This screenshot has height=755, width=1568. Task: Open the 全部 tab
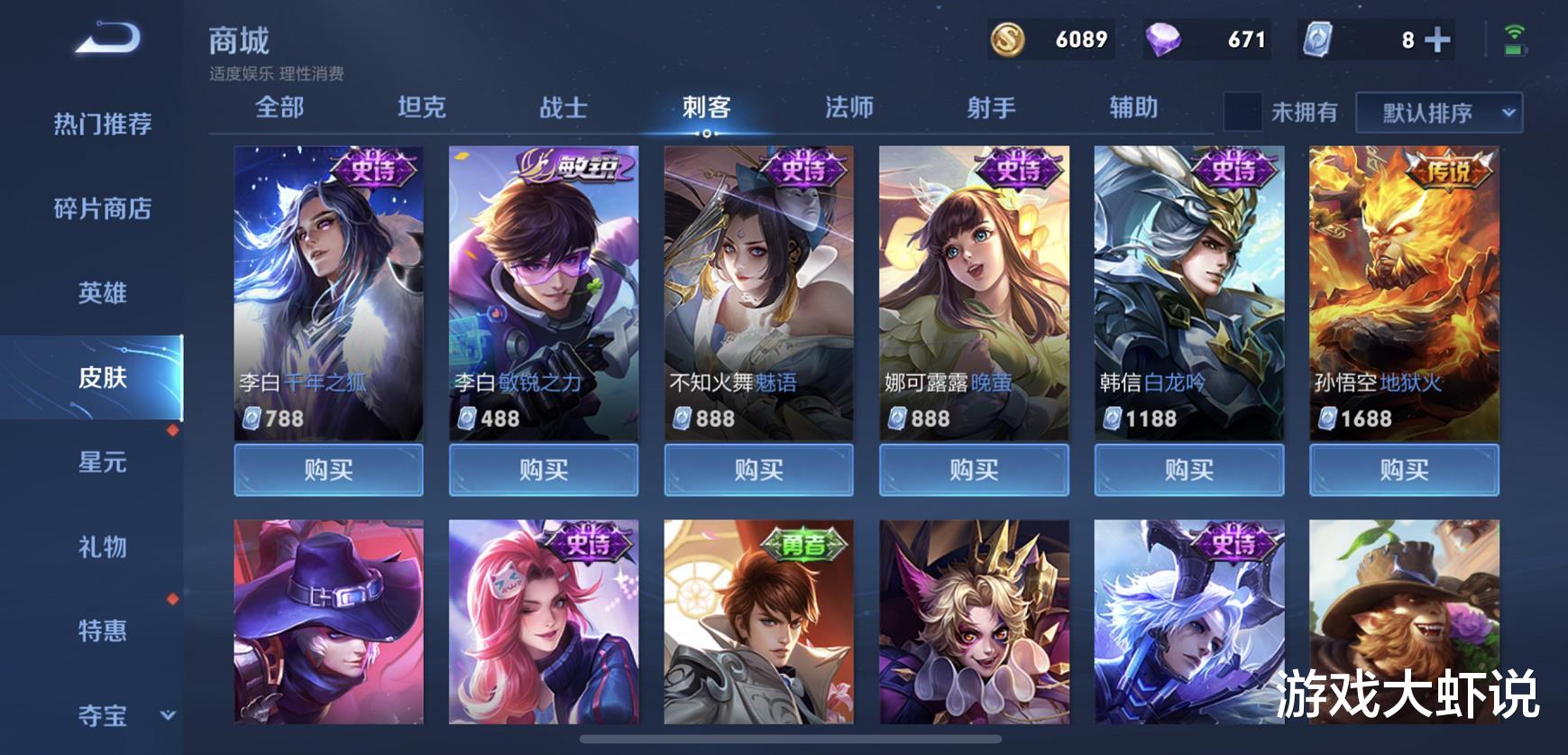pos(280,107)
